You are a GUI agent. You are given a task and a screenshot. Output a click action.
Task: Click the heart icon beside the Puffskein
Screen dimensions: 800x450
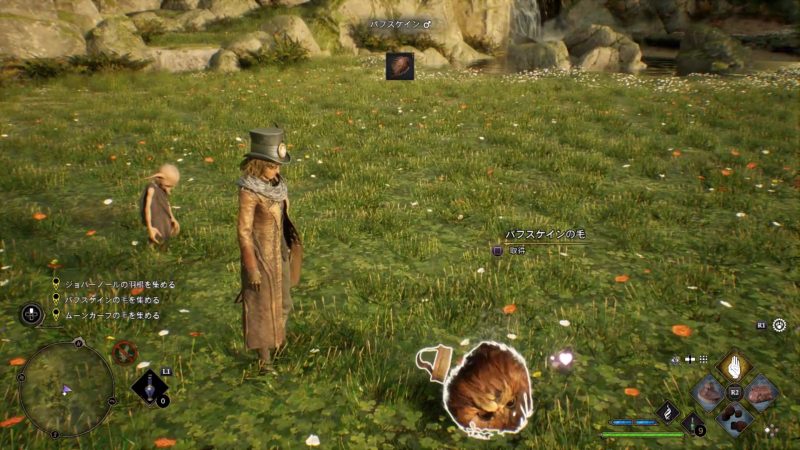(x=564, y=358)
